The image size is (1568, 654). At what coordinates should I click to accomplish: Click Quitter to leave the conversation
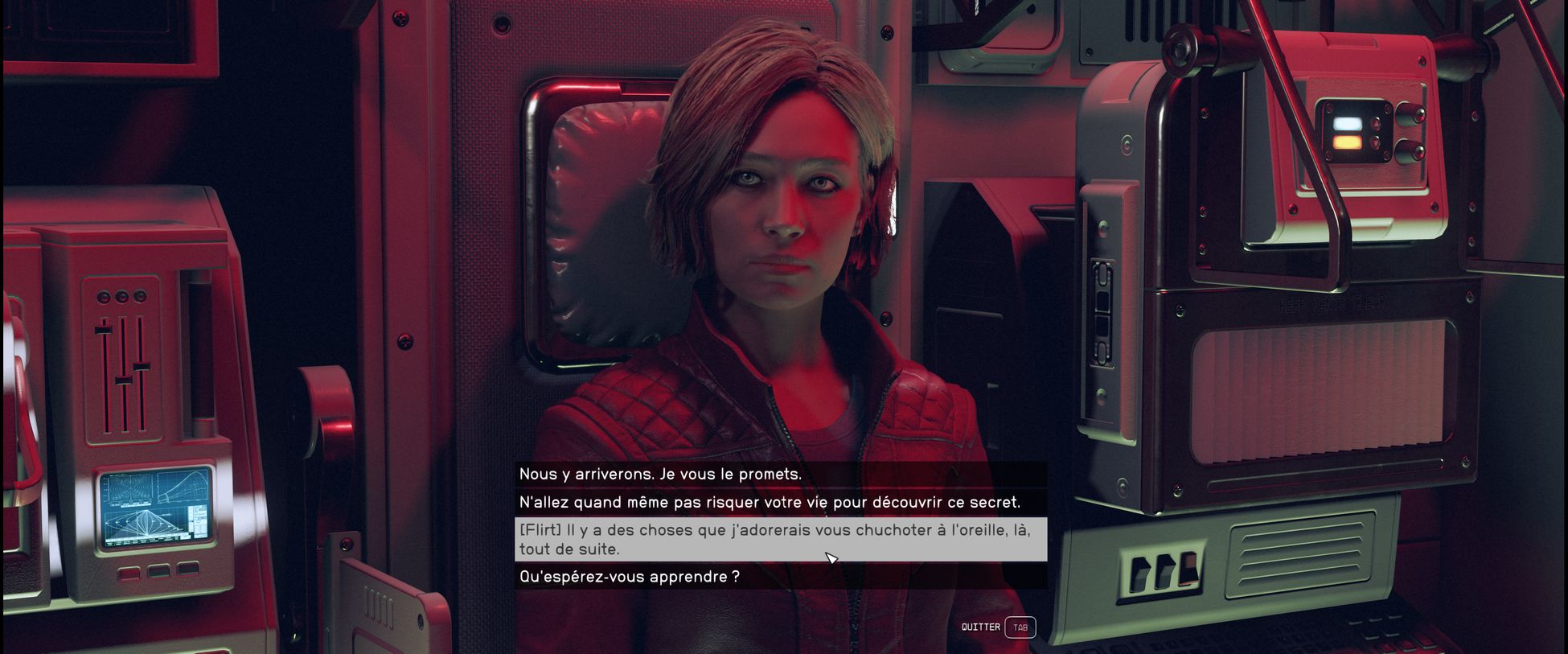pyautogui.click(x=997, y=627)
